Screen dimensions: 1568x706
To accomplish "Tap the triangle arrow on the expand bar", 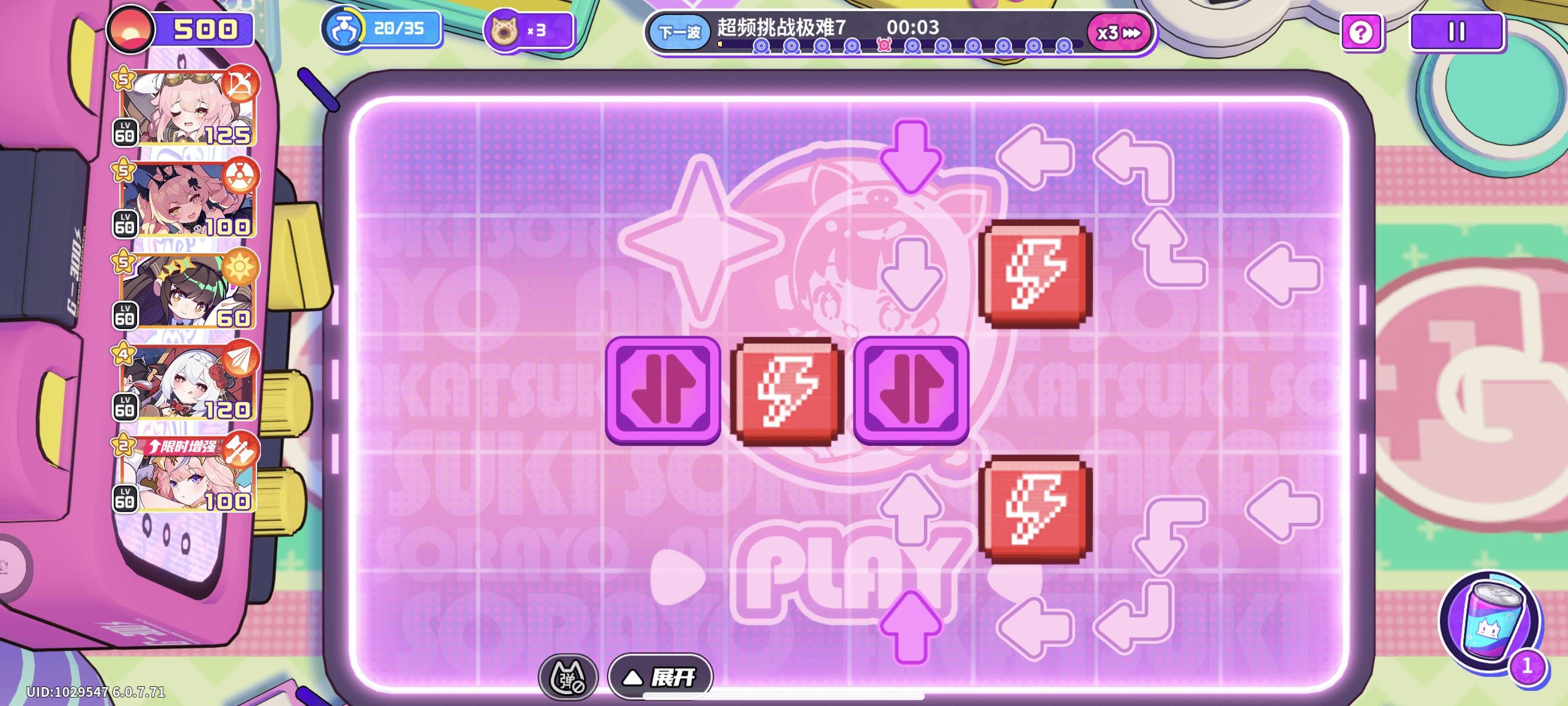I will [633, 679].
